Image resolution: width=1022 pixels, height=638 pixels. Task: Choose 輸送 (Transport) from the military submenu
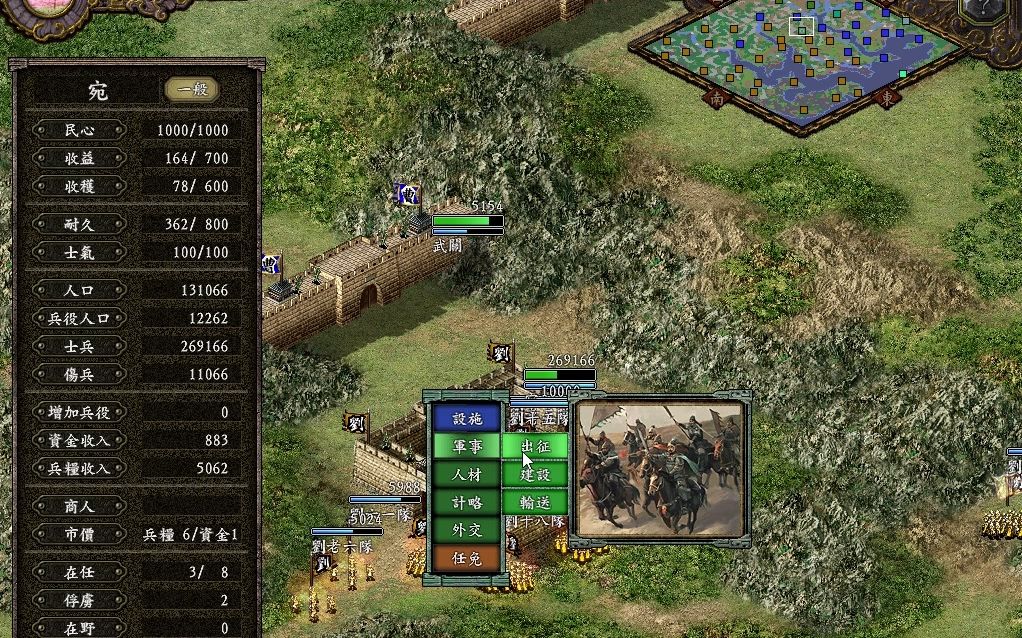[536, 503]
